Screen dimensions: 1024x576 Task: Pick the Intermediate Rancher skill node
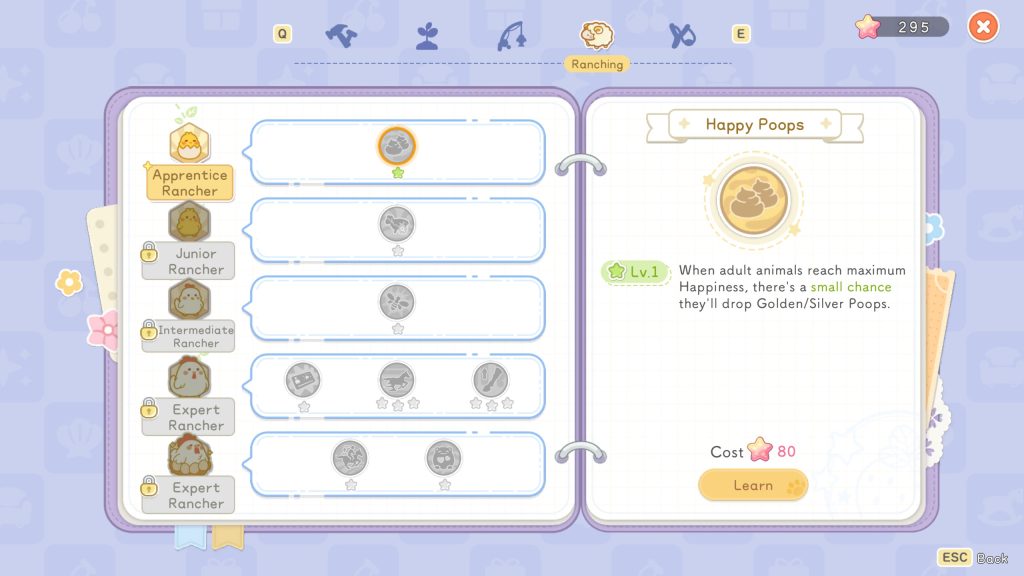[x=397, y=302]
